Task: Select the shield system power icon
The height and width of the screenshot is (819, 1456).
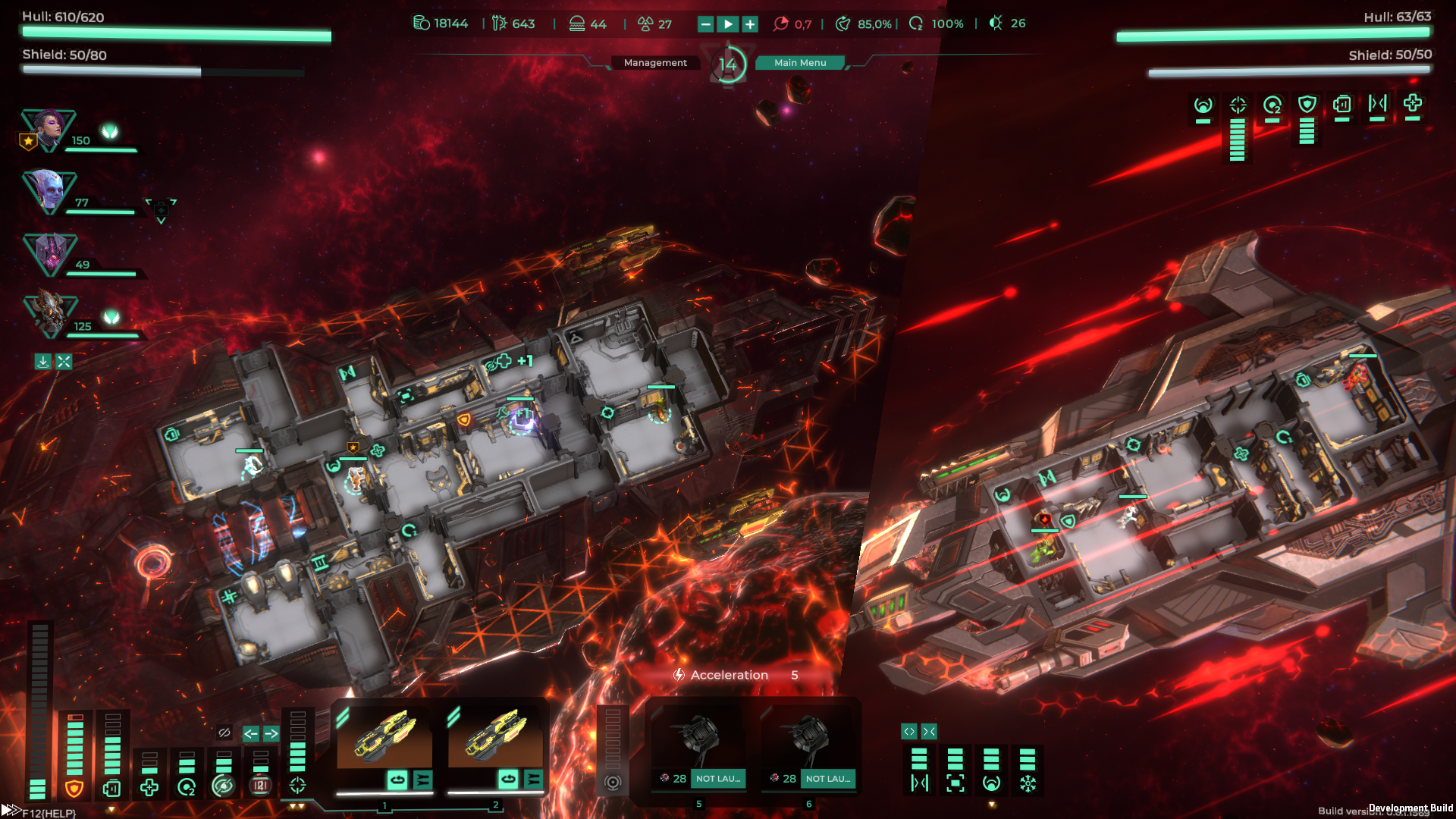Action: [74, 789]
